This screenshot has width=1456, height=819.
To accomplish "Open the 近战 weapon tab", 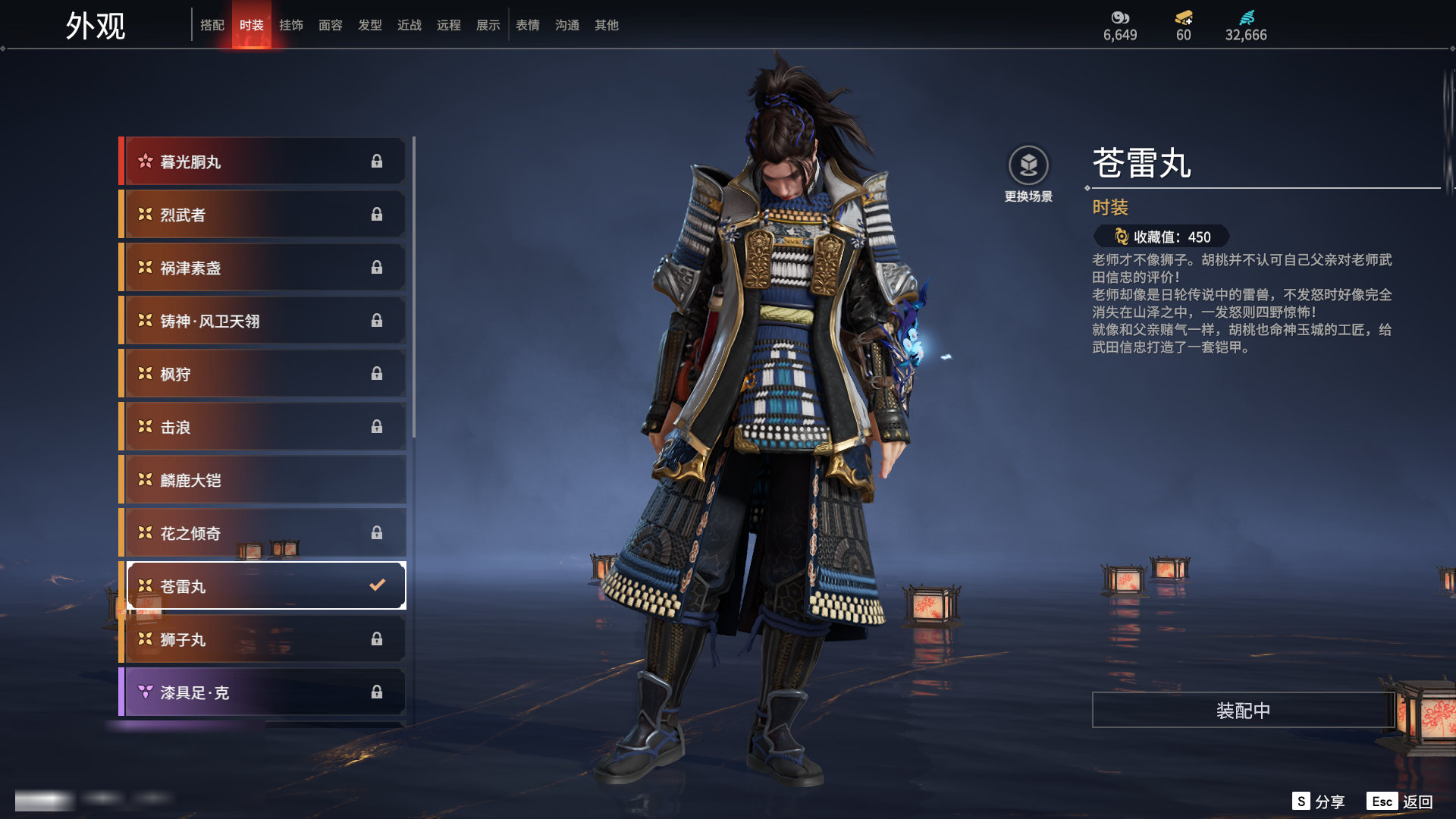I will 409,25.
